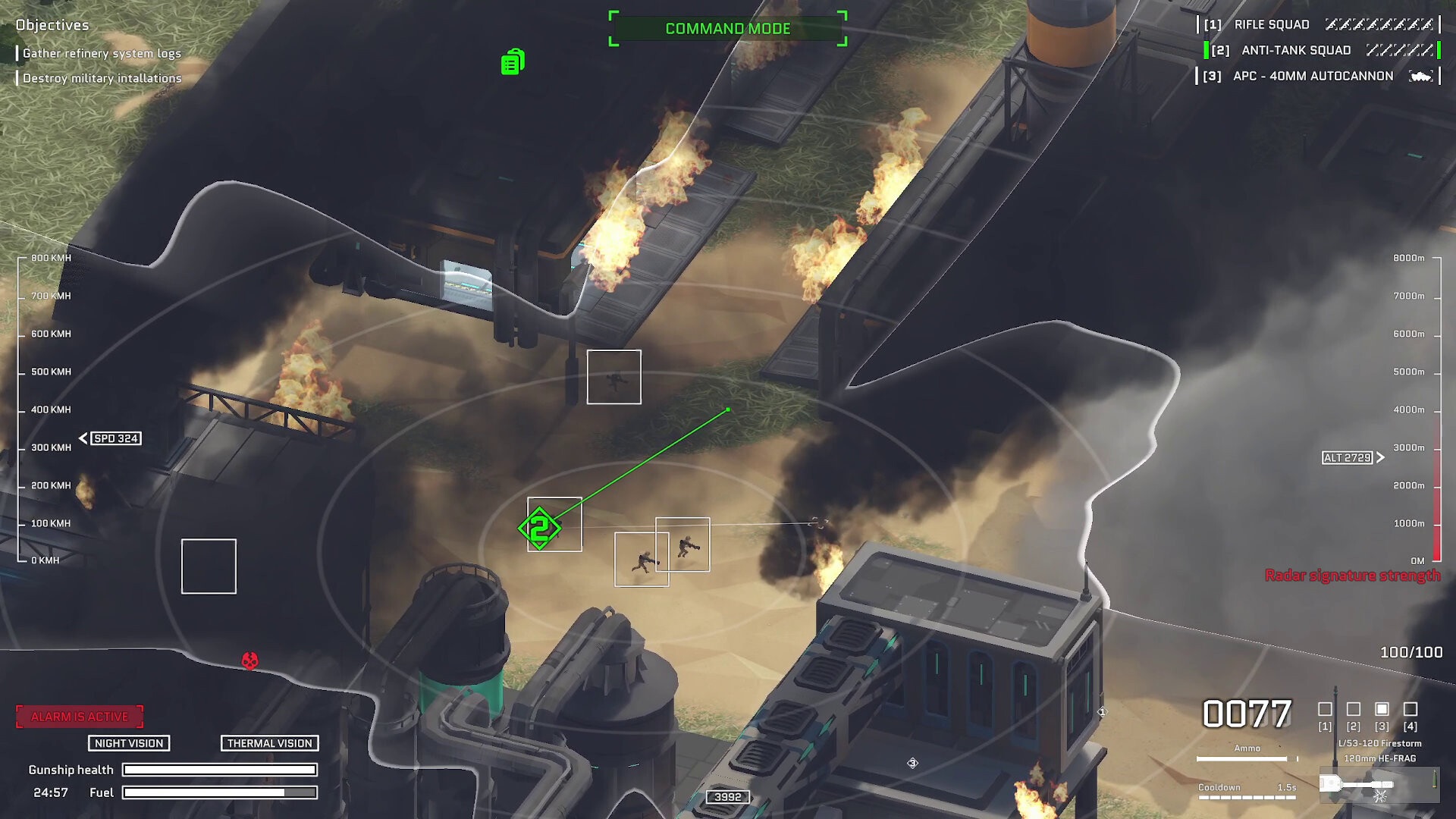Enable Night Vision

pyautogui.click(x=128, y=743)
